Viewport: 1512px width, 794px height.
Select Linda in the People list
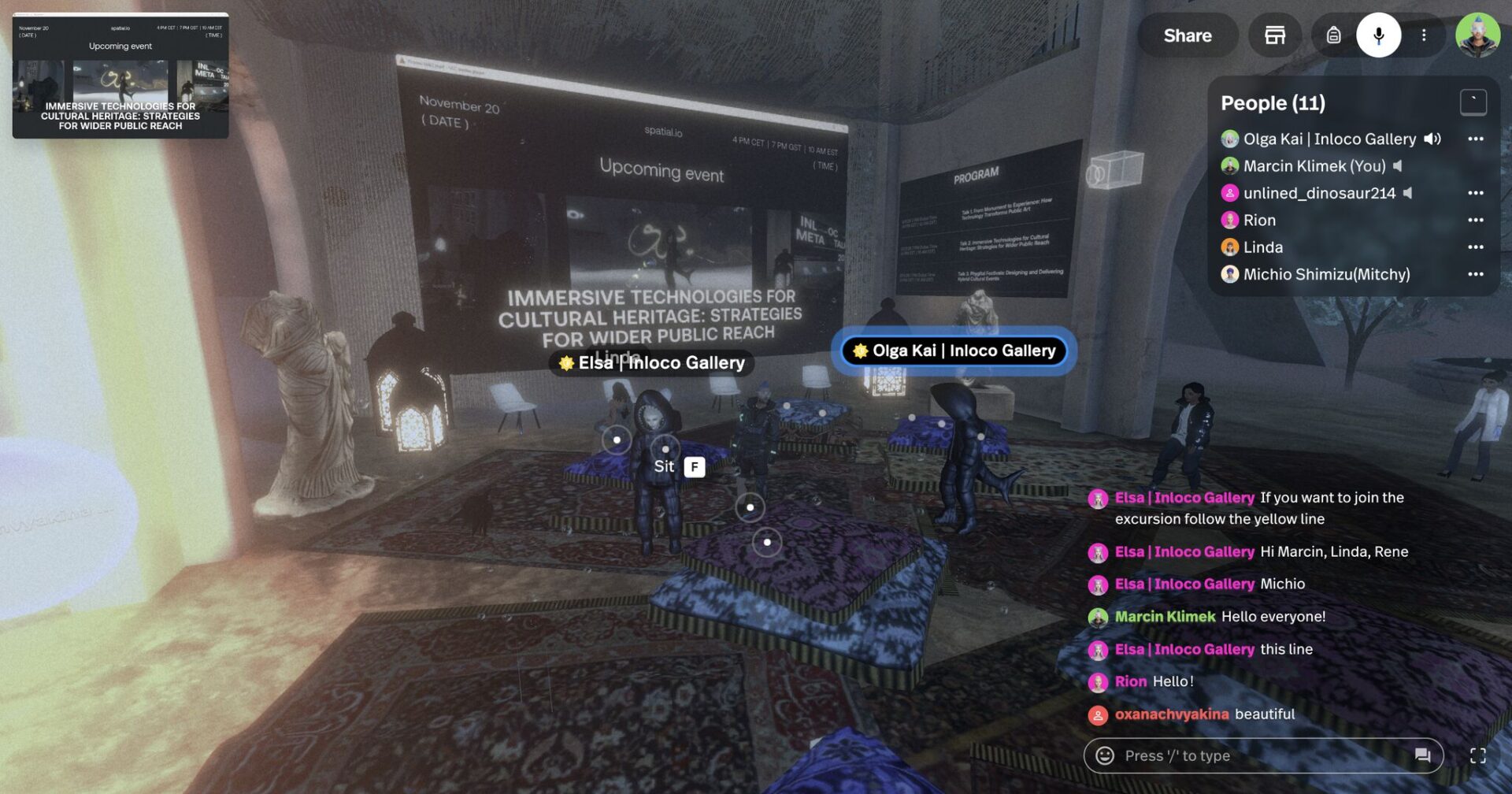[x=1262, y=247]
